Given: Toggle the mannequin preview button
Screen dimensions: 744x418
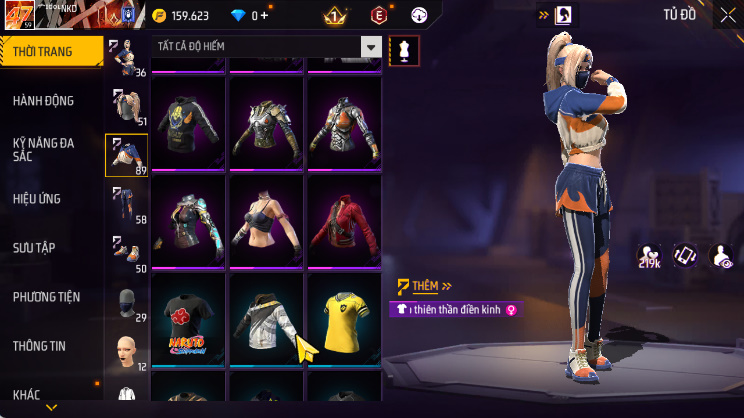Looking at the screenshot, I should click(404, 48).
